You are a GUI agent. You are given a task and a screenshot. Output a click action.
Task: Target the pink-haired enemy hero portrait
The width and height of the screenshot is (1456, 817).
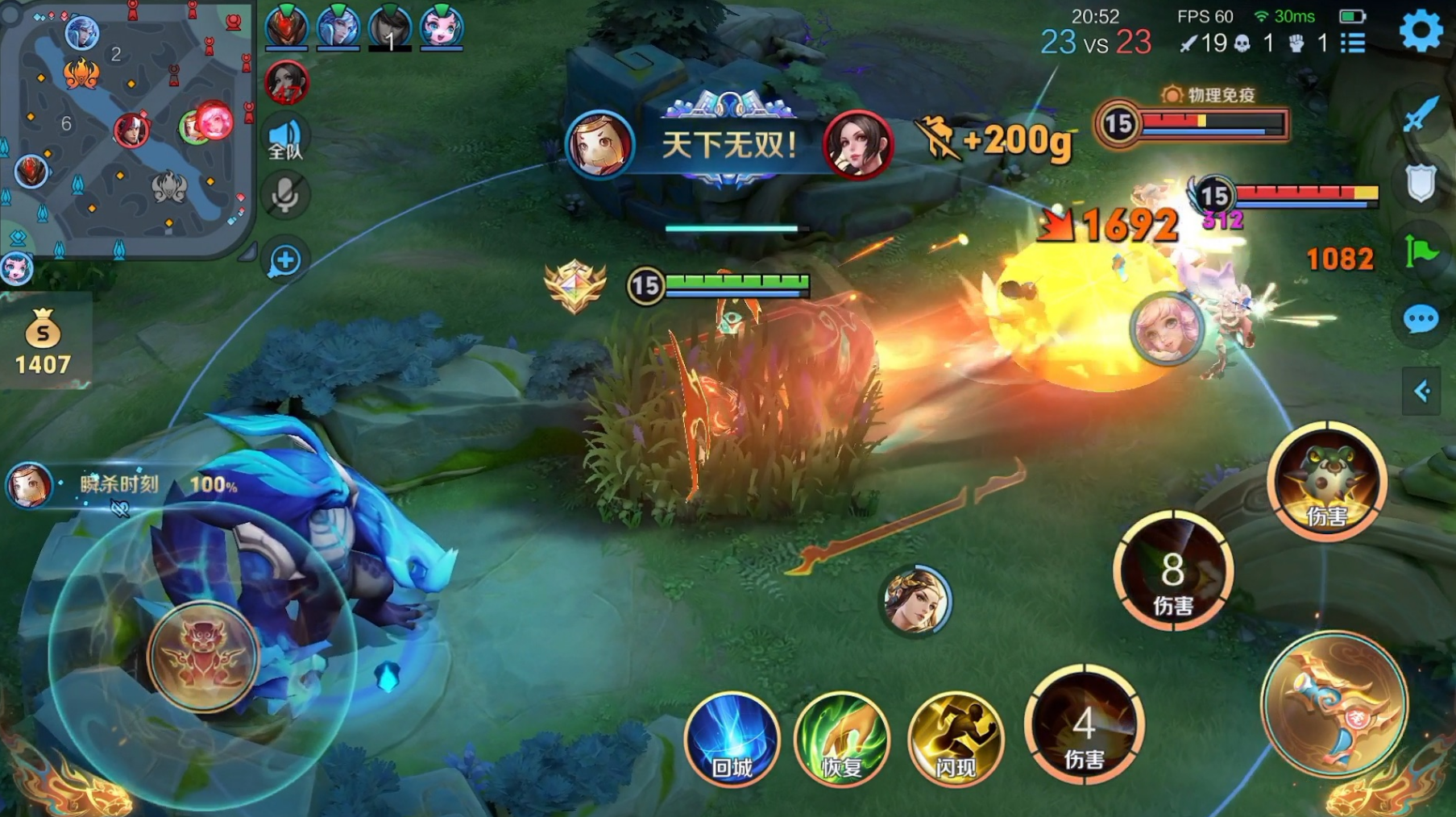click(1165, 329)
